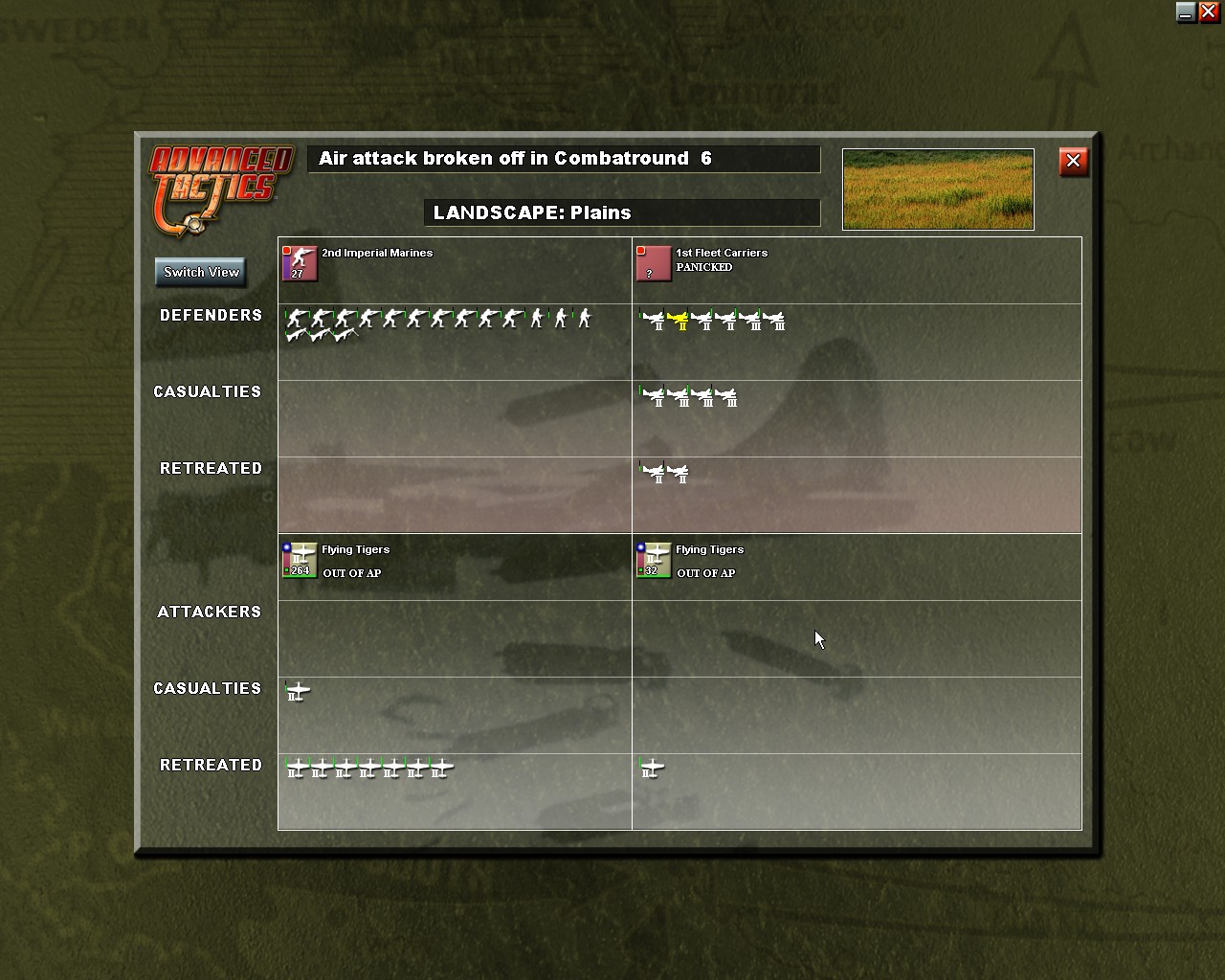Close the combat report dialog
This screenshot has height=980, width=1225.
[1073, 162]
